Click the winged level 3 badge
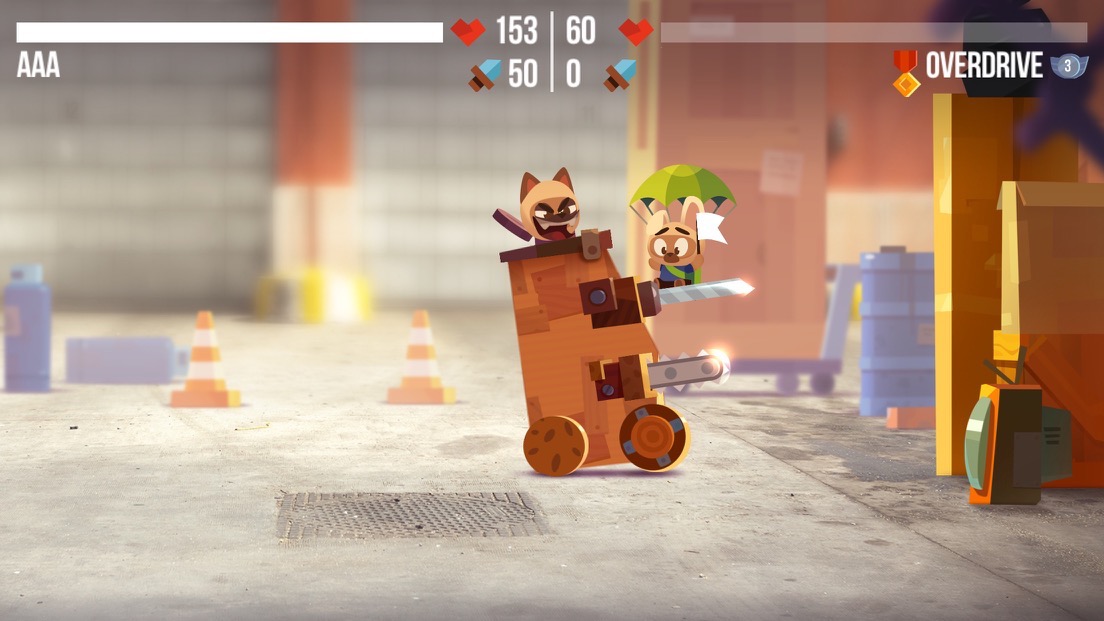This screenshot has height=621, width=1104. (1067, 67)
